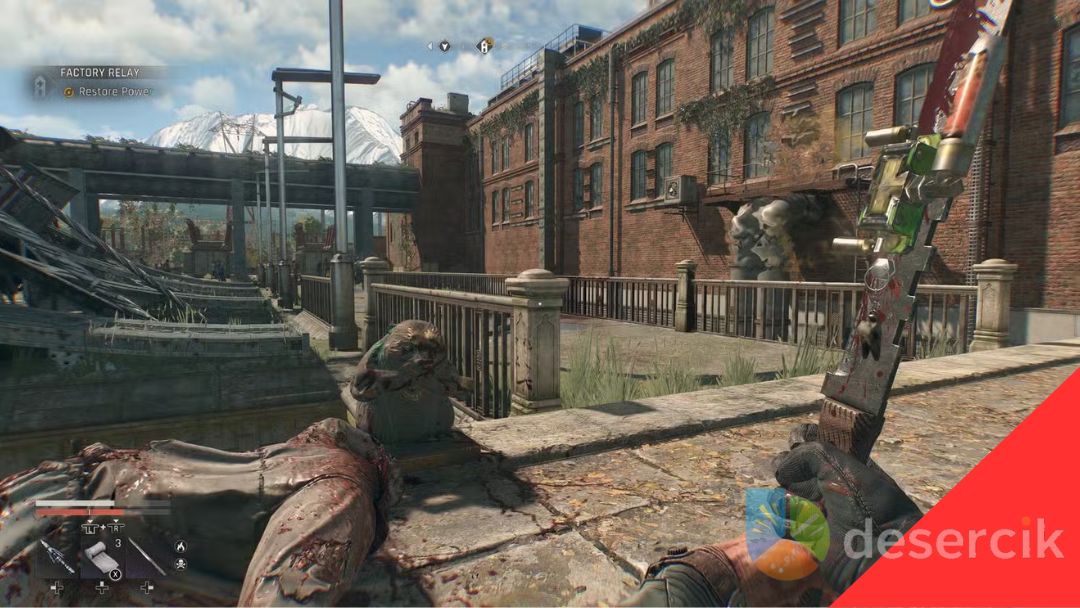The image size is (1080, 608).
Task: Click the skull status icon
Action: point(180,564)
